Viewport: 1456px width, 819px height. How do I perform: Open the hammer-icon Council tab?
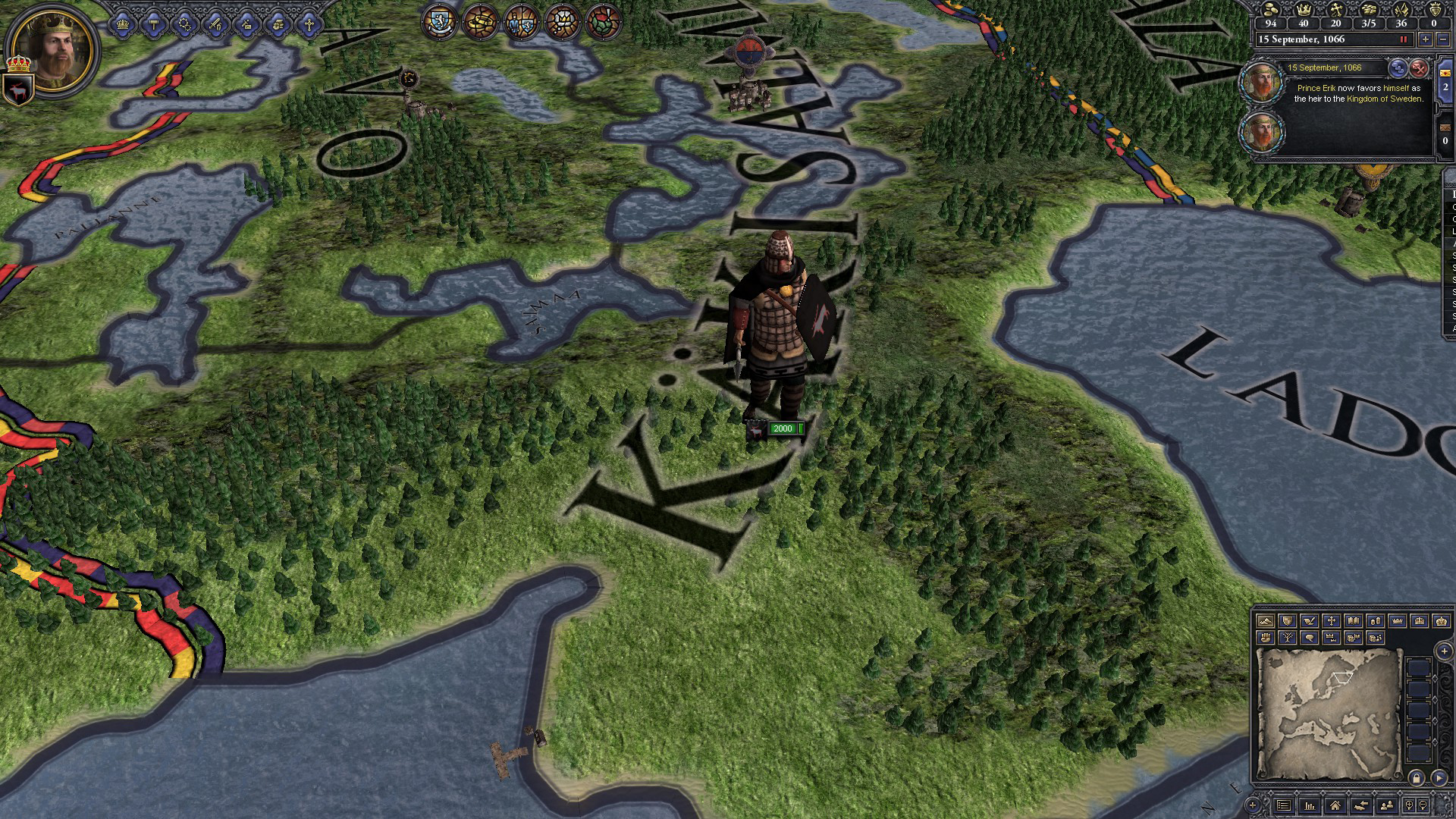(x=154, y=24)
